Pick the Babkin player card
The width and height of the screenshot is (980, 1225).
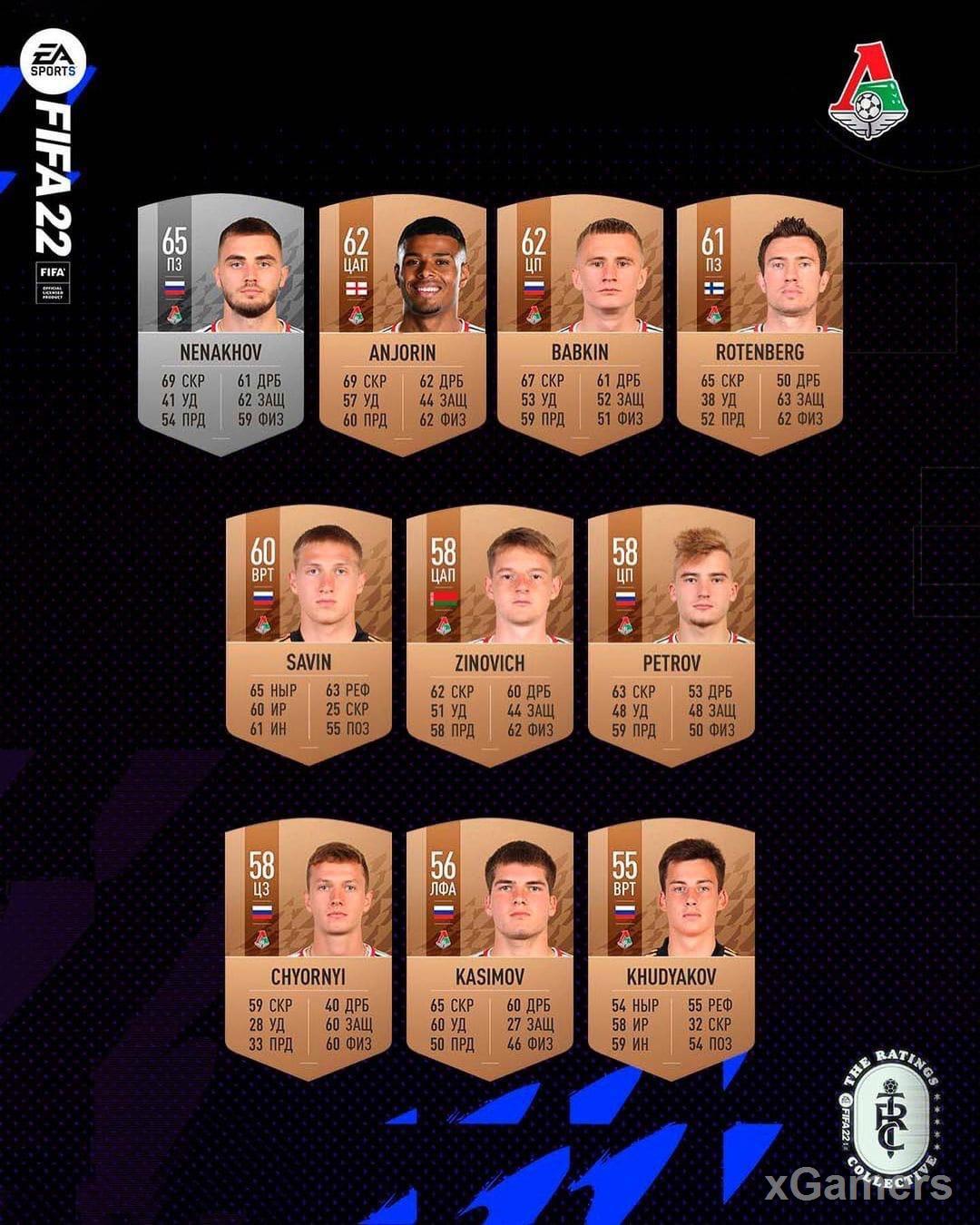pyautogui.click(x=580, y=325)
